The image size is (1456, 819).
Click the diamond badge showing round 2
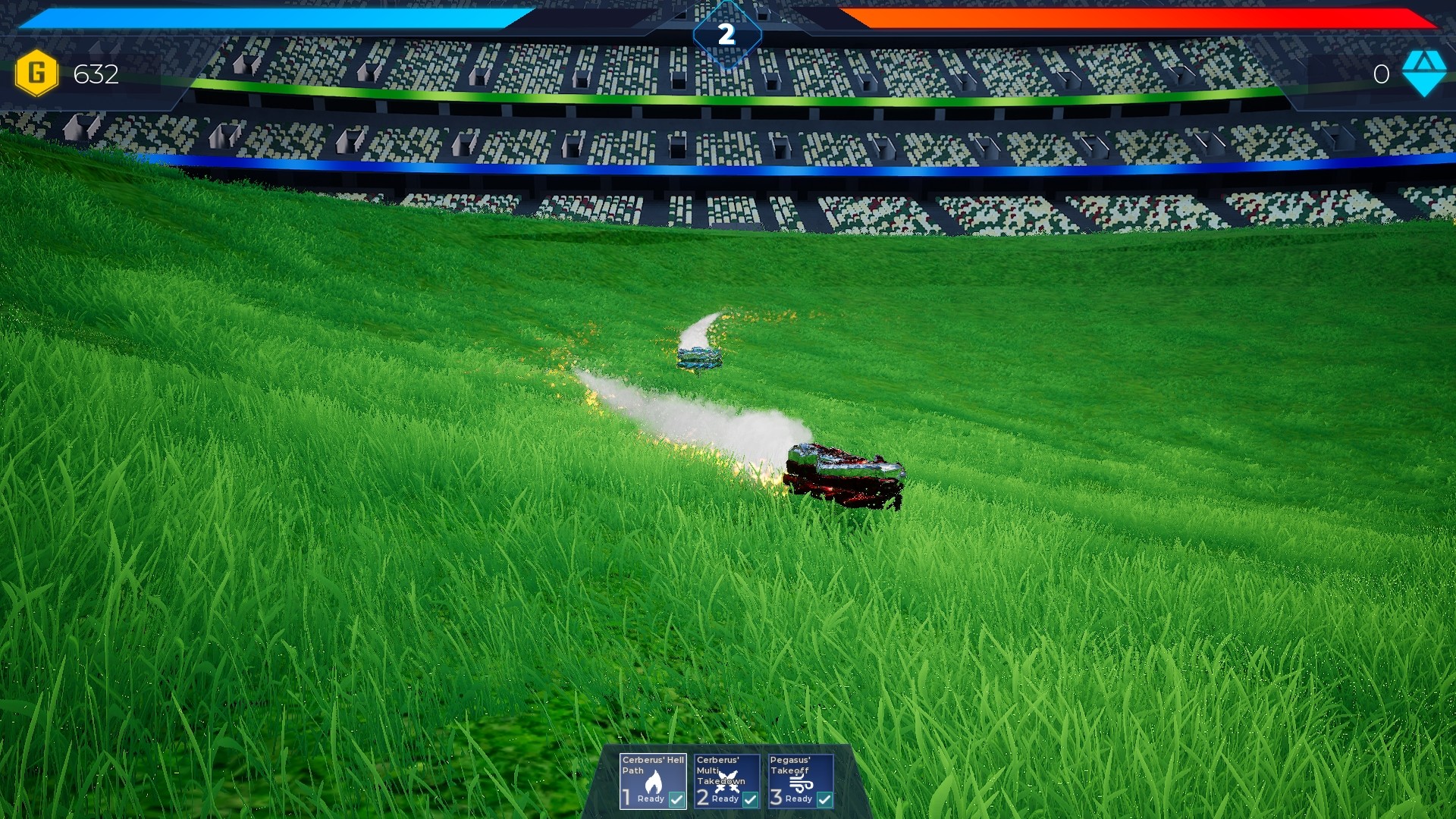pos(727,33)
